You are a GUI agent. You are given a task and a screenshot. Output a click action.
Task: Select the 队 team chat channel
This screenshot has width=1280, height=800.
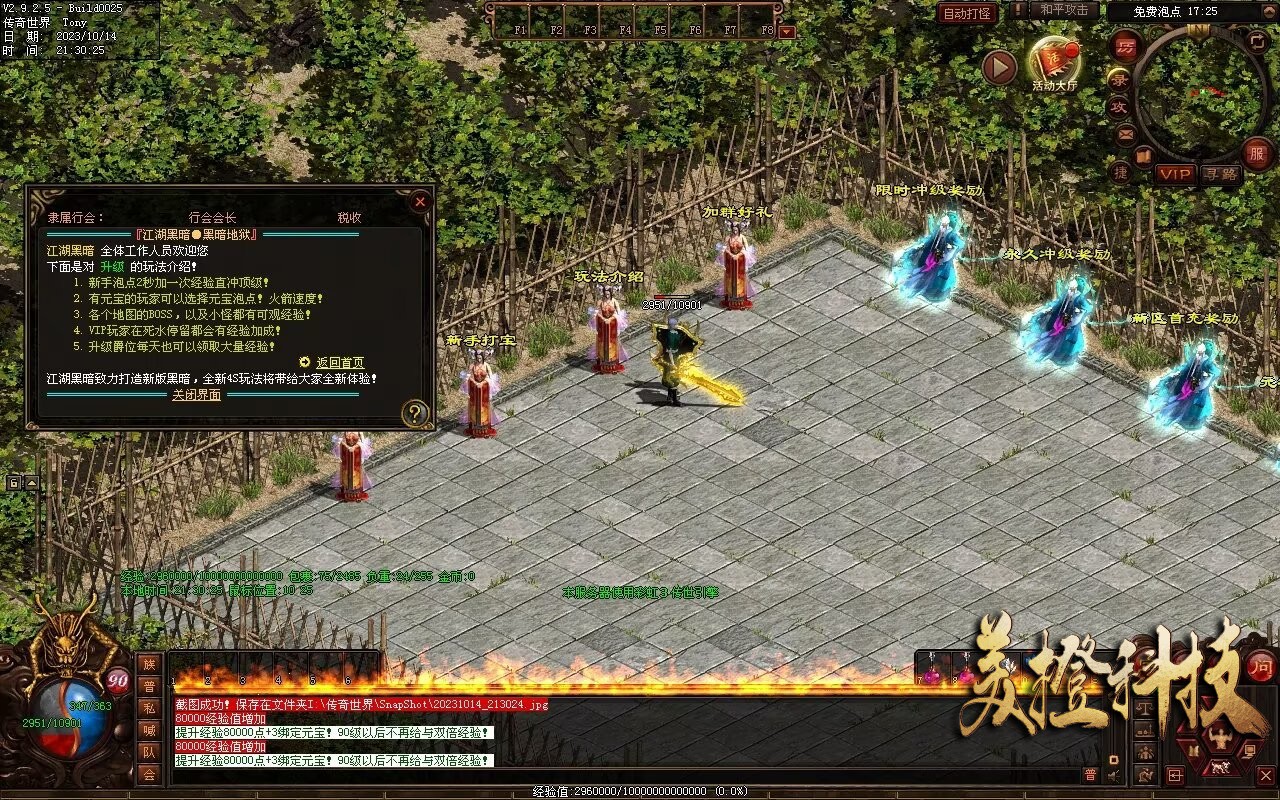click(x=149, y=752)
